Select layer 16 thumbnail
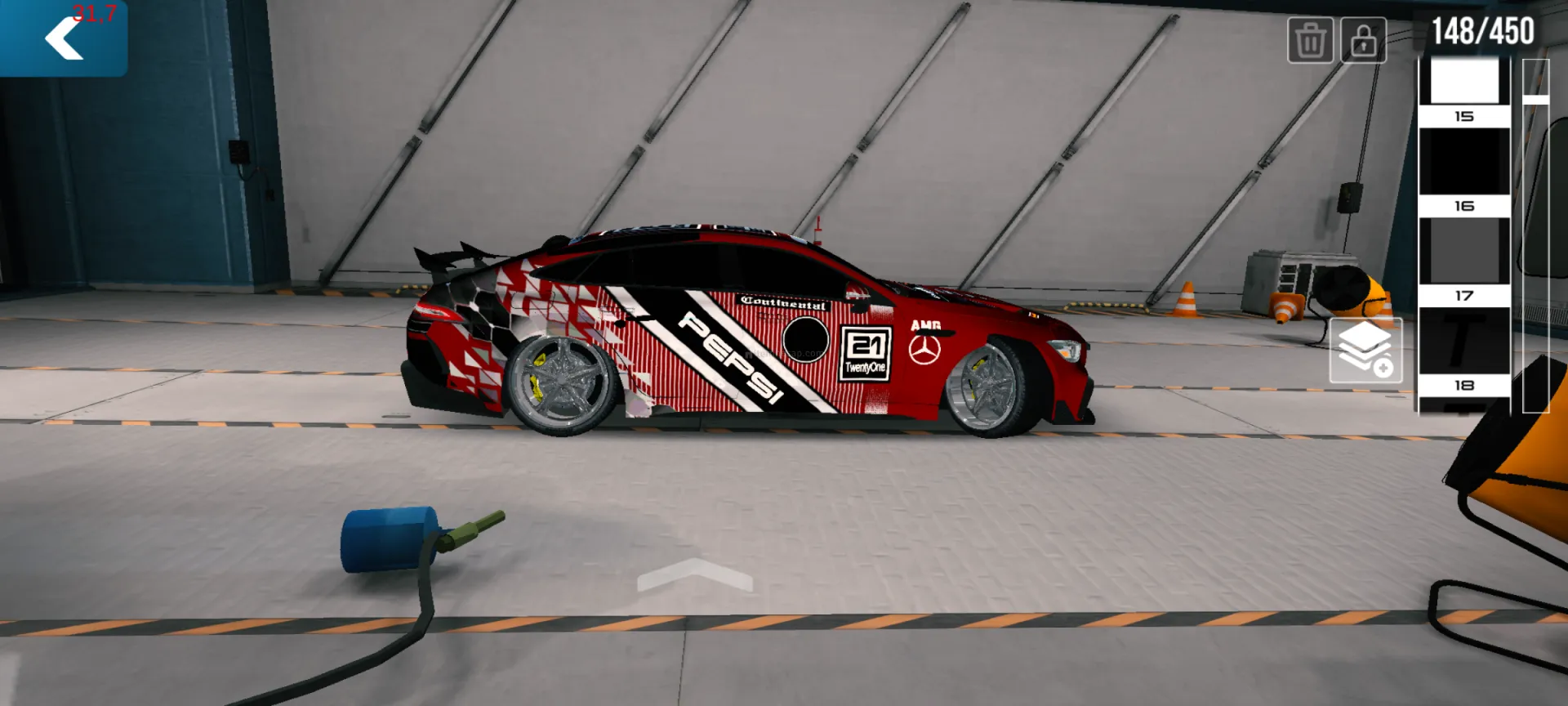The width and height of the screenshot is (1568, 706). pos(1464,162)
